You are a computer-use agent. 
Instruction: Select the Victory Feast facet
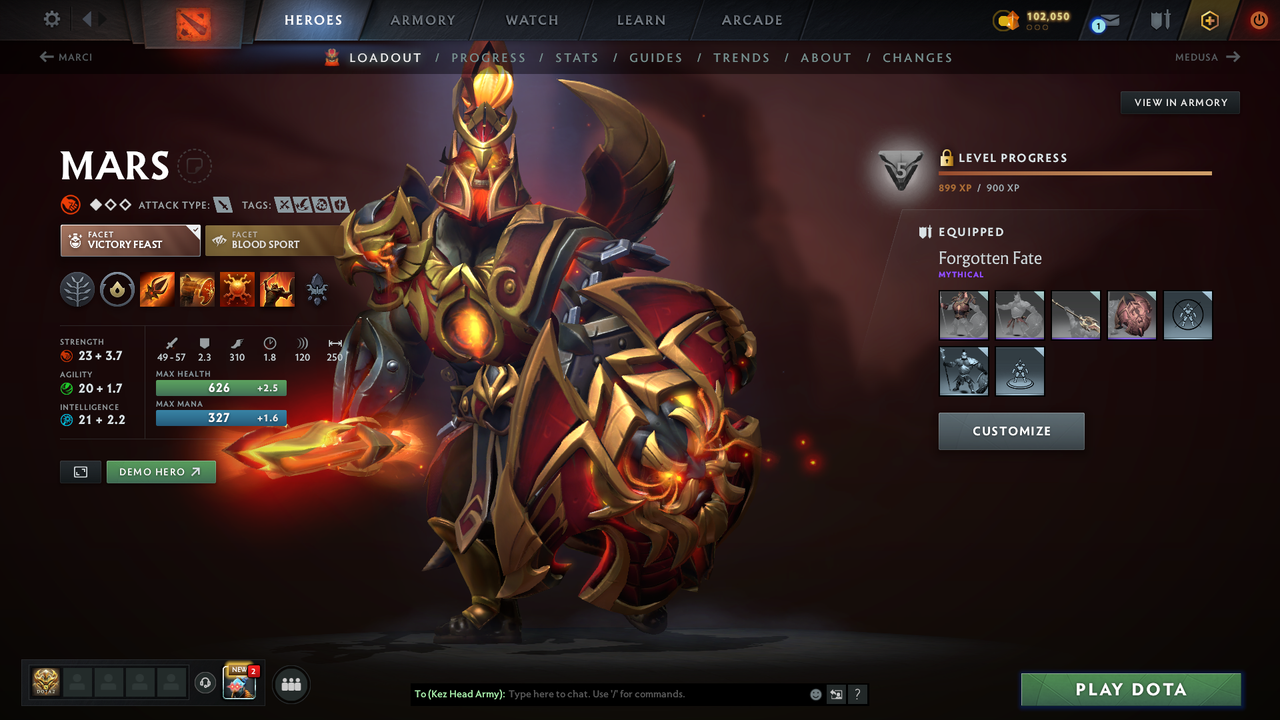[x=129, y=240]
